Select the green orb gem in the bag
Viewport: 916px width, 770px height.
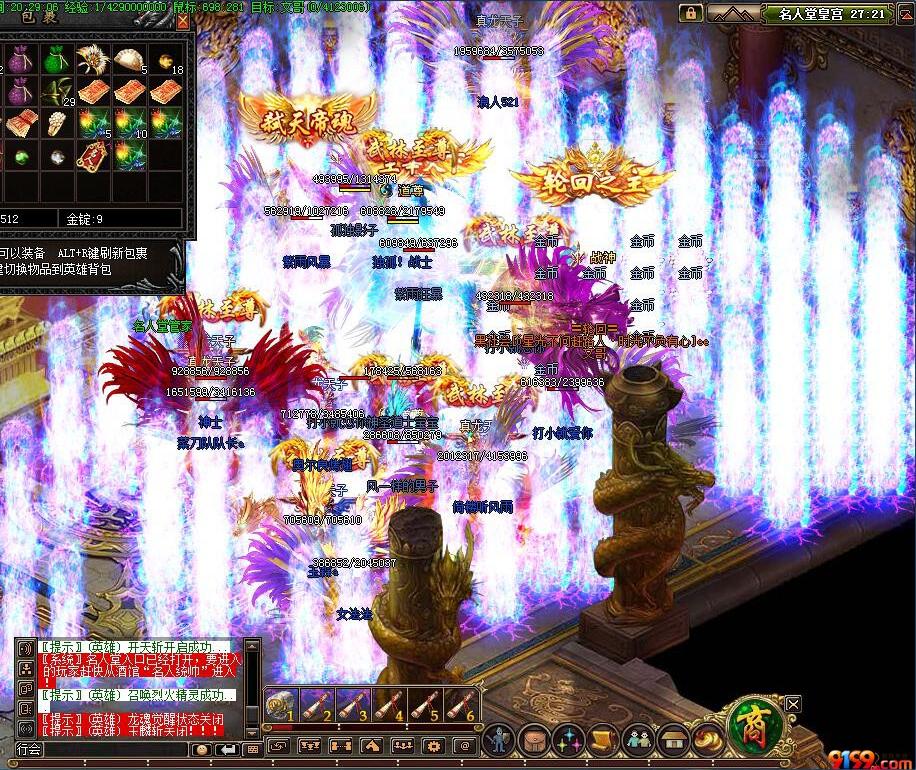(20, 156)
